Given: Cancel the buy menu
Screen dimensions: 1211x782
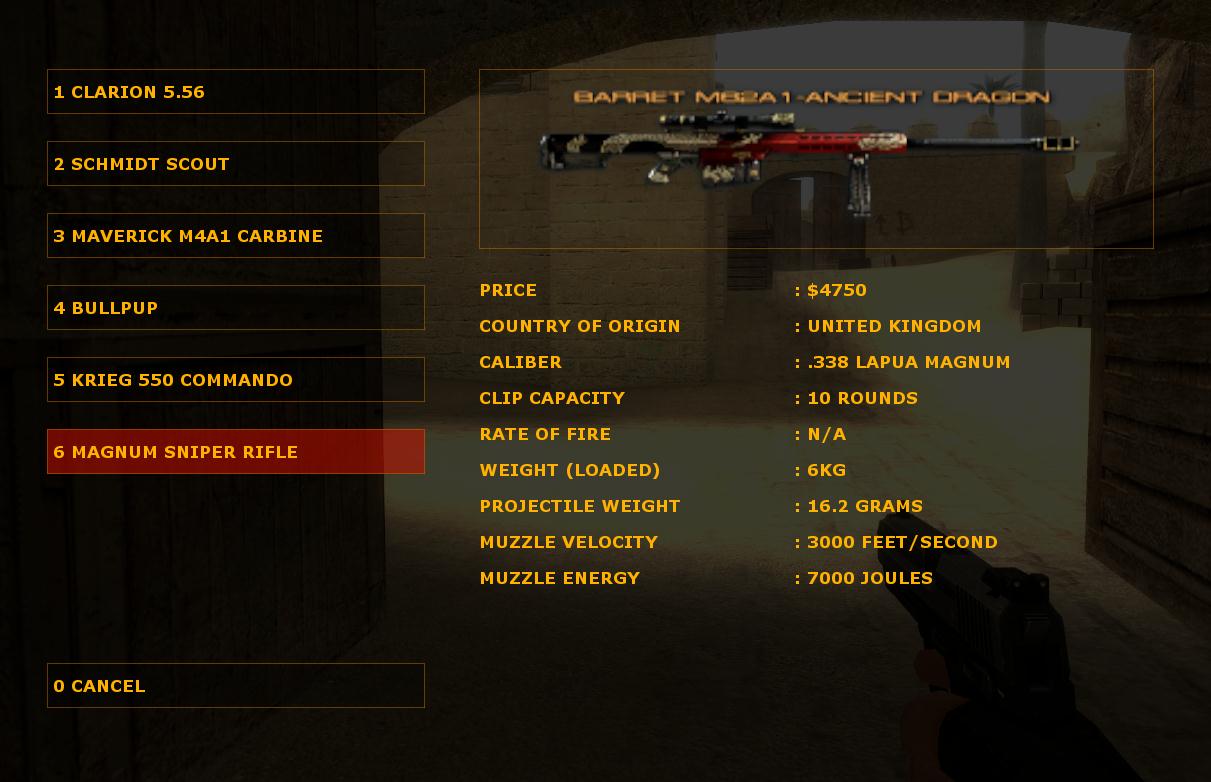Looking at the screenshot, I should [x=235, y=686].
